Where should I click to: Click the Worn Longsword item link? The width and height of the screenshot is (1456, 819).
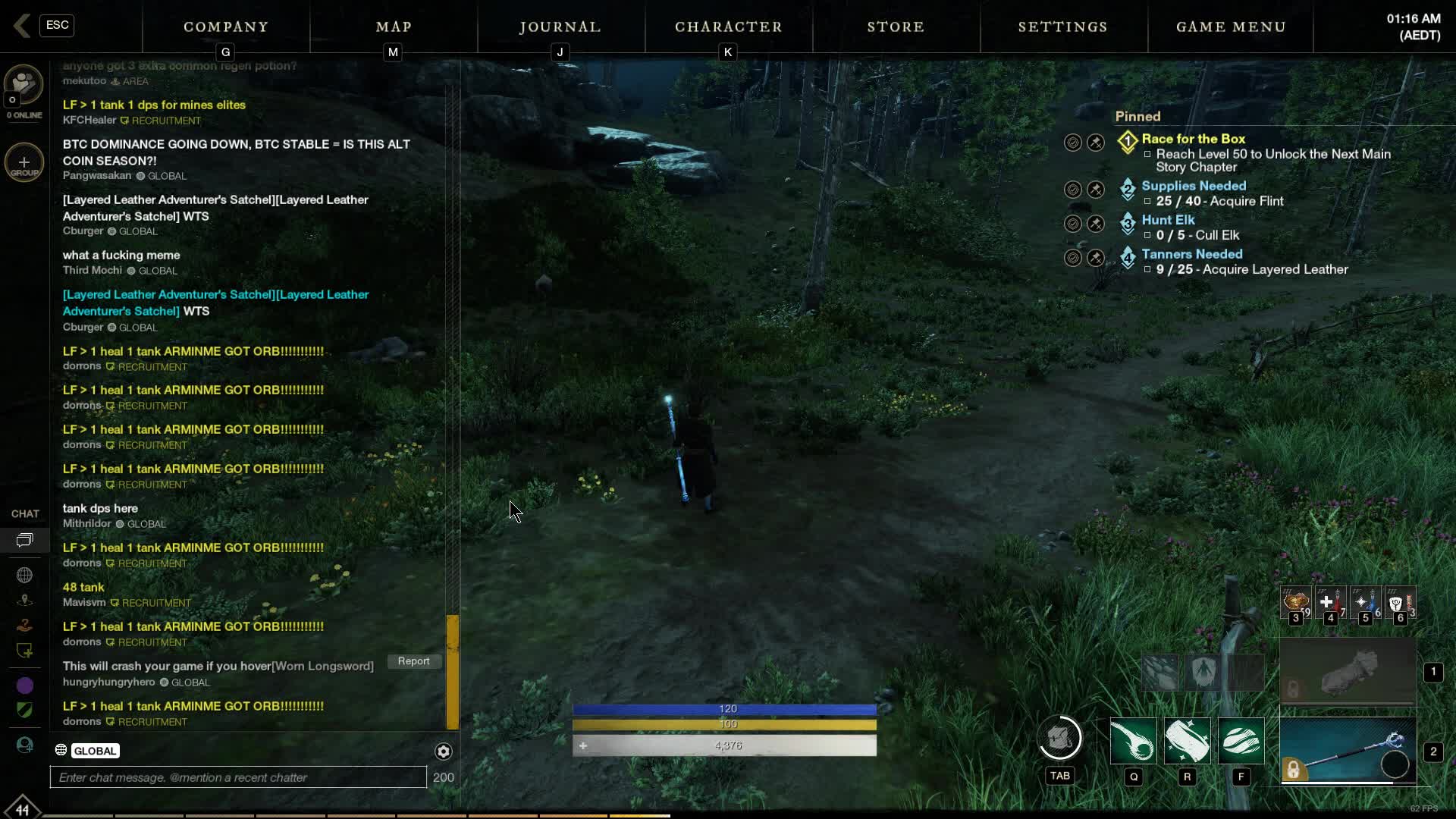click(x=323, y=667)
